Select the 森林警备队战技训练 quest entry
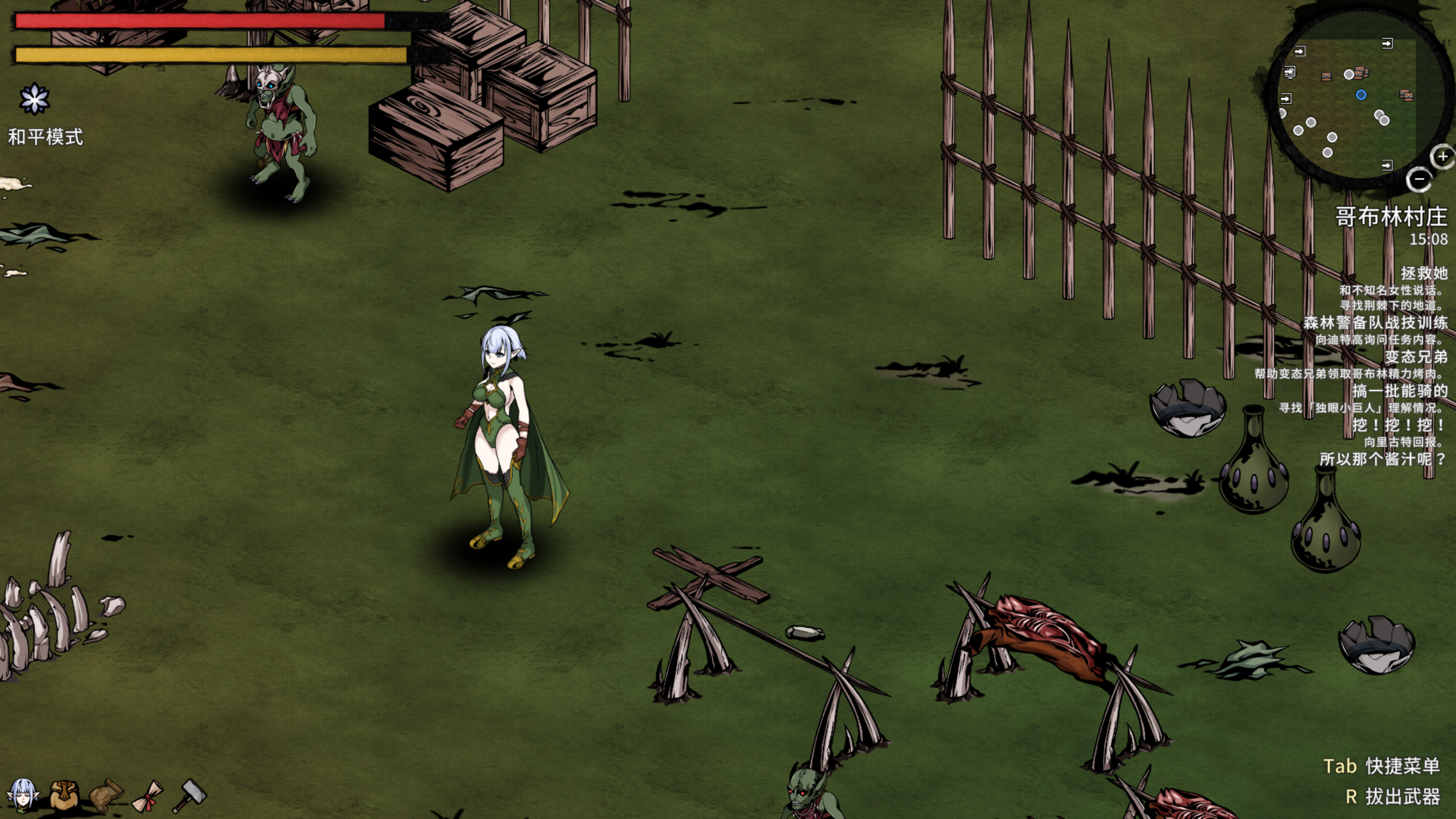The width and height of the screenshot is (1456, 819). tap(1375, 323)
